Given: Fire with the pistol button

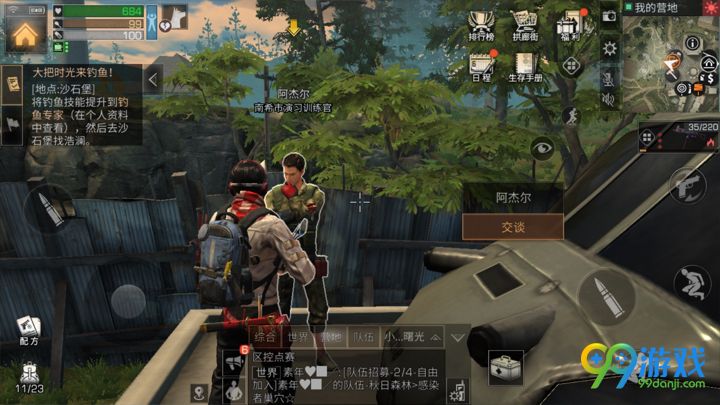Looking at the screenshot, I should coord(686,187).
